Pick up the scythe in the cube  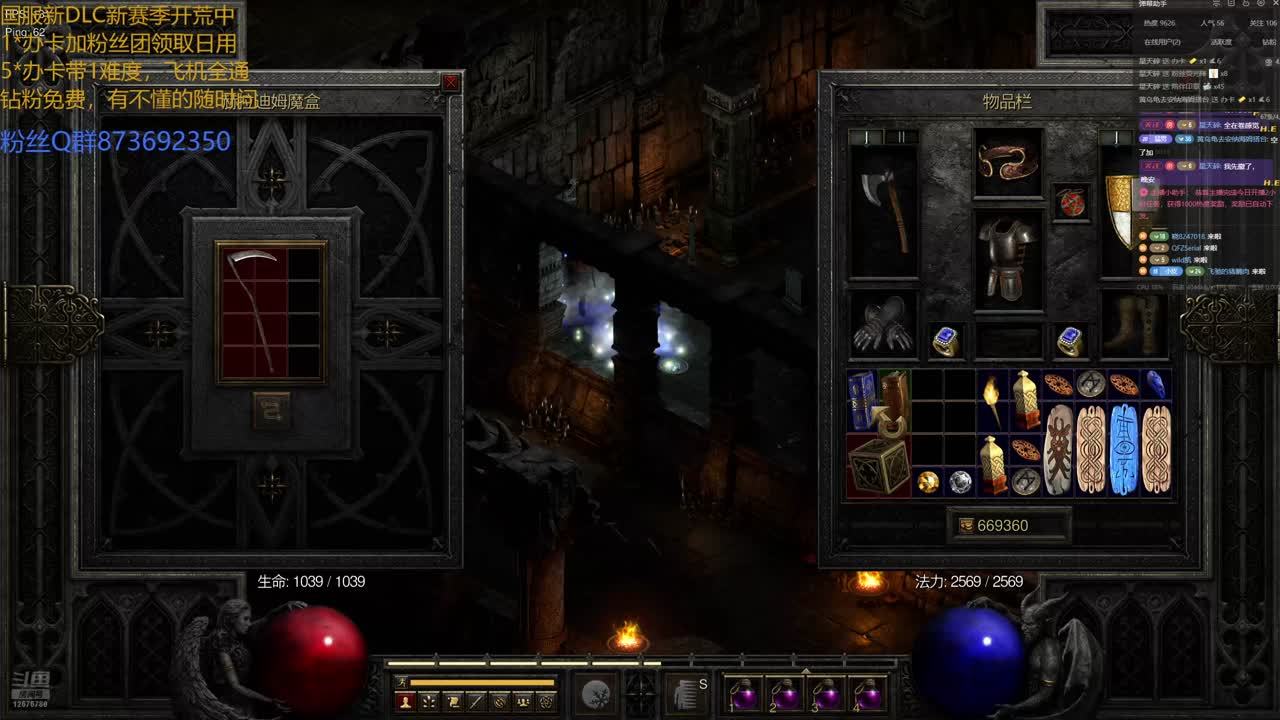point(254,311)
